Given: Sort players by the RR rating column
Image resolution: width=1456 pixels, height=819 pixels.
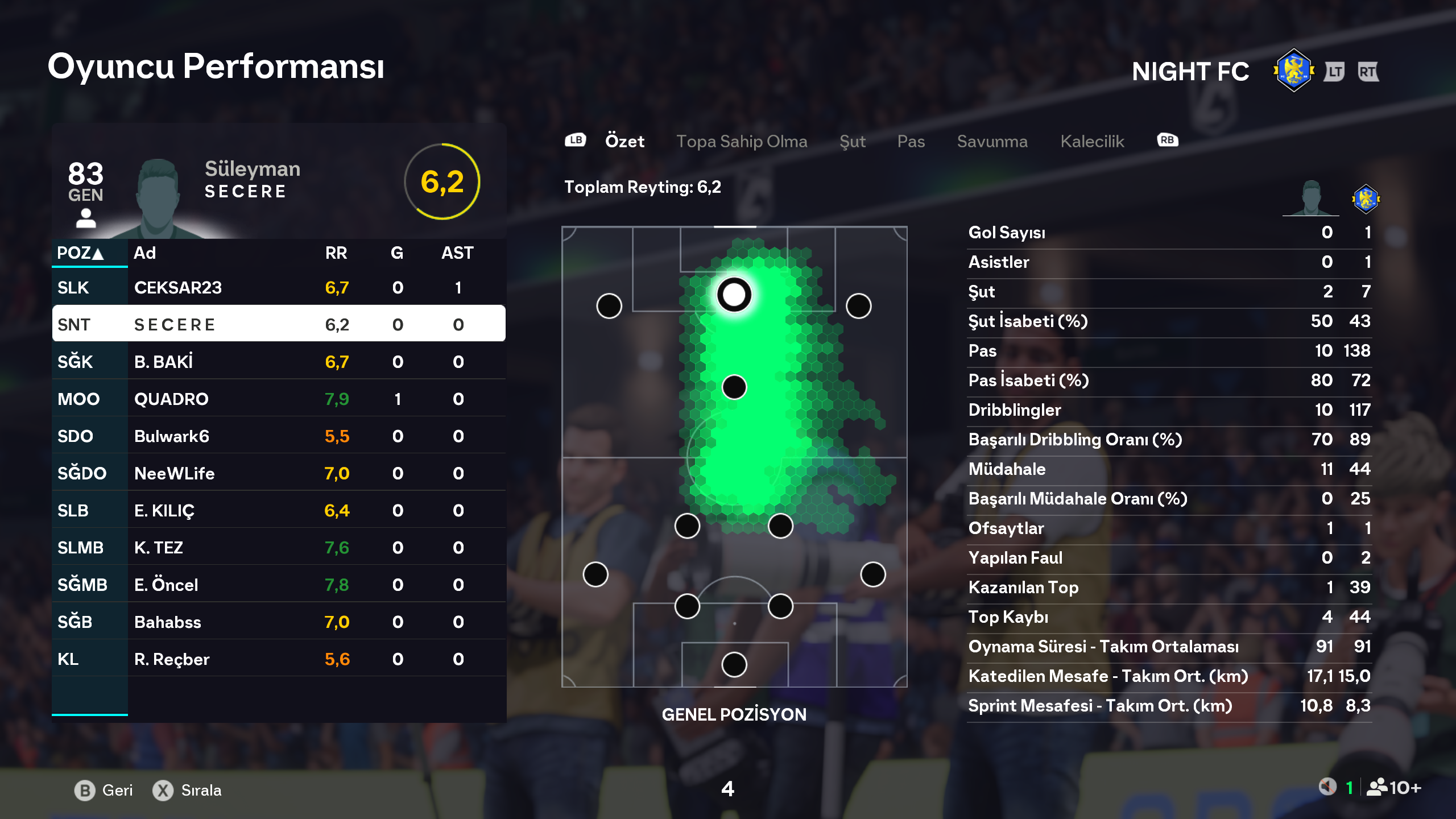Looking at the screenshot, I should (x=336, y=253).
